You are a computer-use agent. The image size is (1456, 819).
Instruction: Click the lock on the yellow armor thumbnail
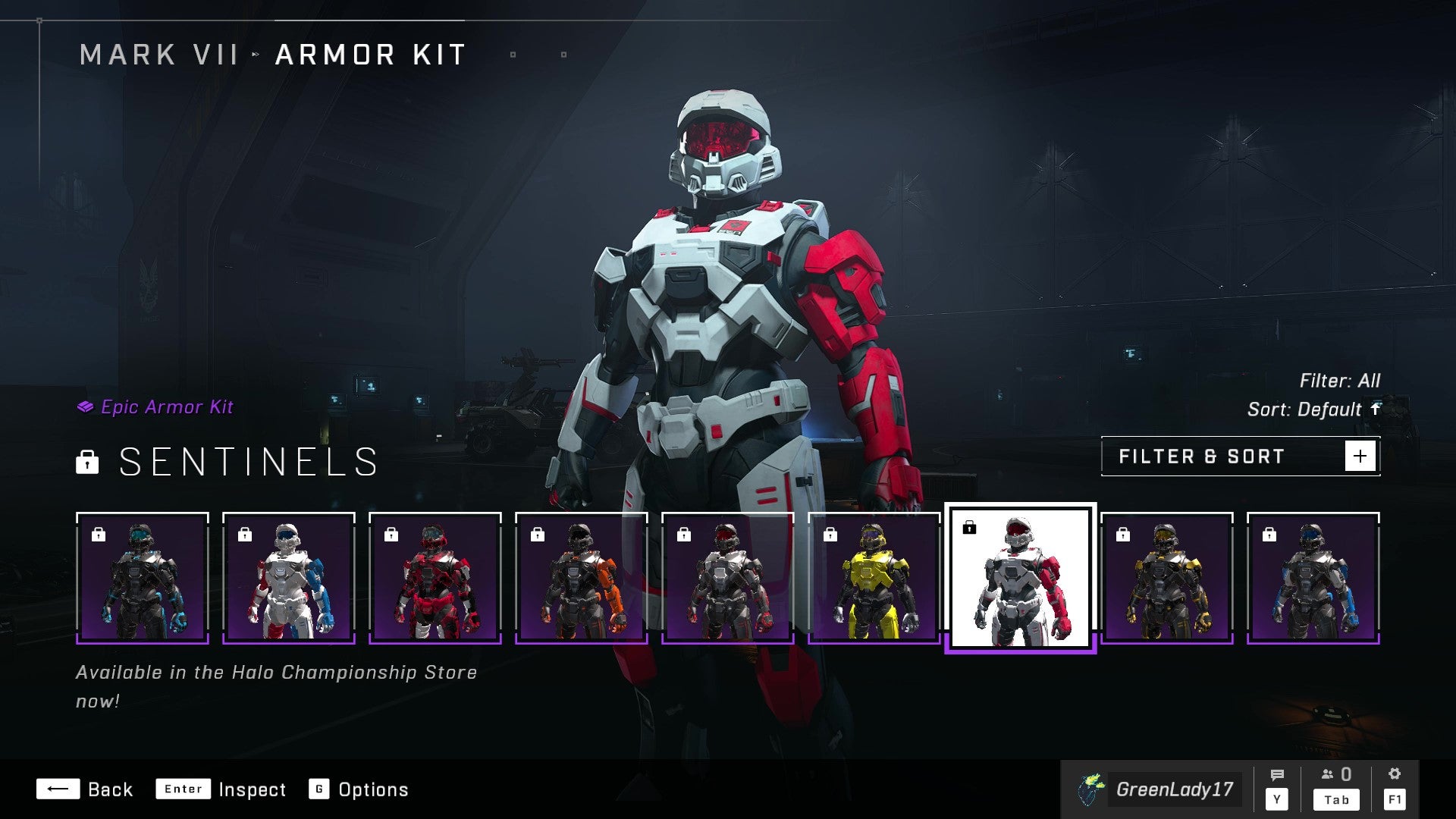click(829, 535)
